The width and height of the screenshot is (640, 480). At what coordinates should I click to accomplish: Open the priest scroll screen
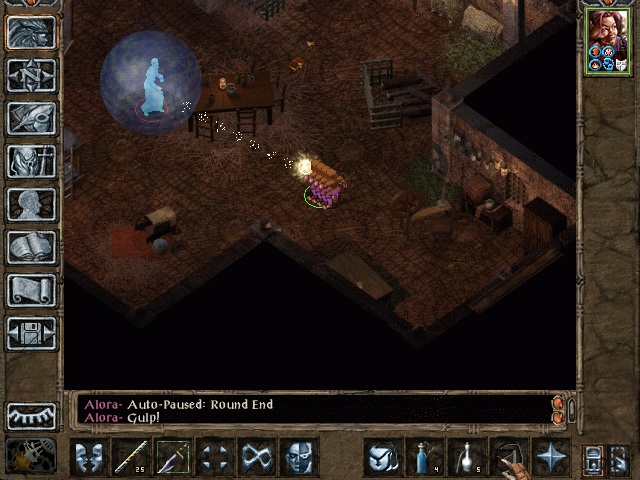pos(31,290)
